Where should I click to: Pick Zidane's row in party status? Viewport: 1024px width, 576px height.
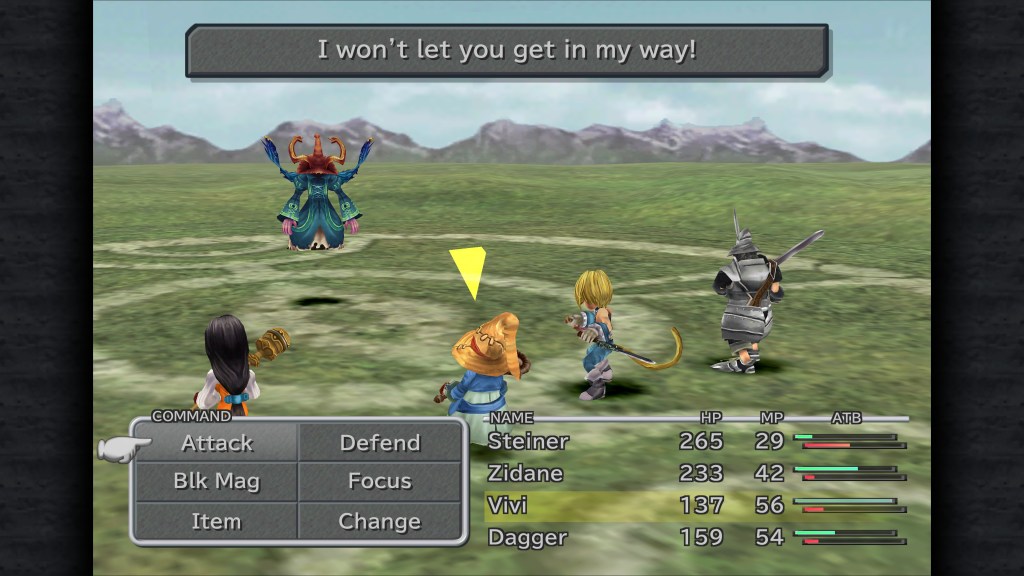click(526, 473)
